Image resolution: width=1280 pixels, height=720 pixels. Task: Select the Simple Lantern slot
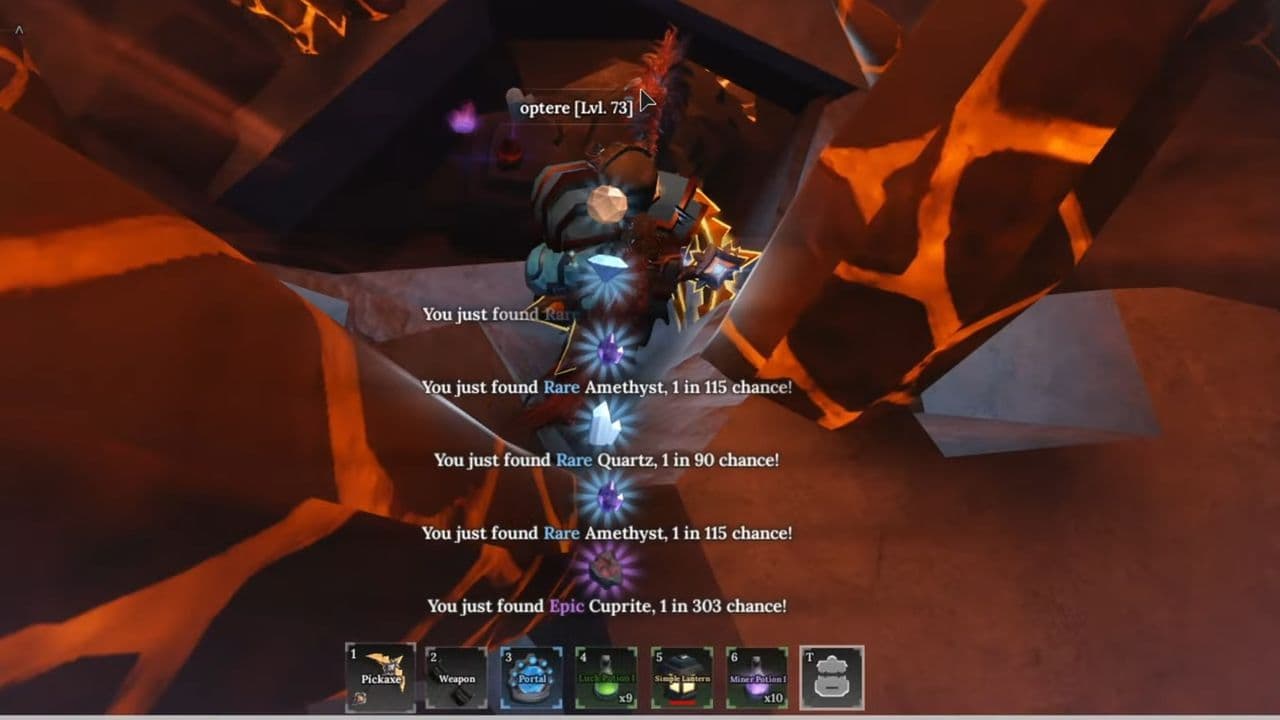[681, 677]
